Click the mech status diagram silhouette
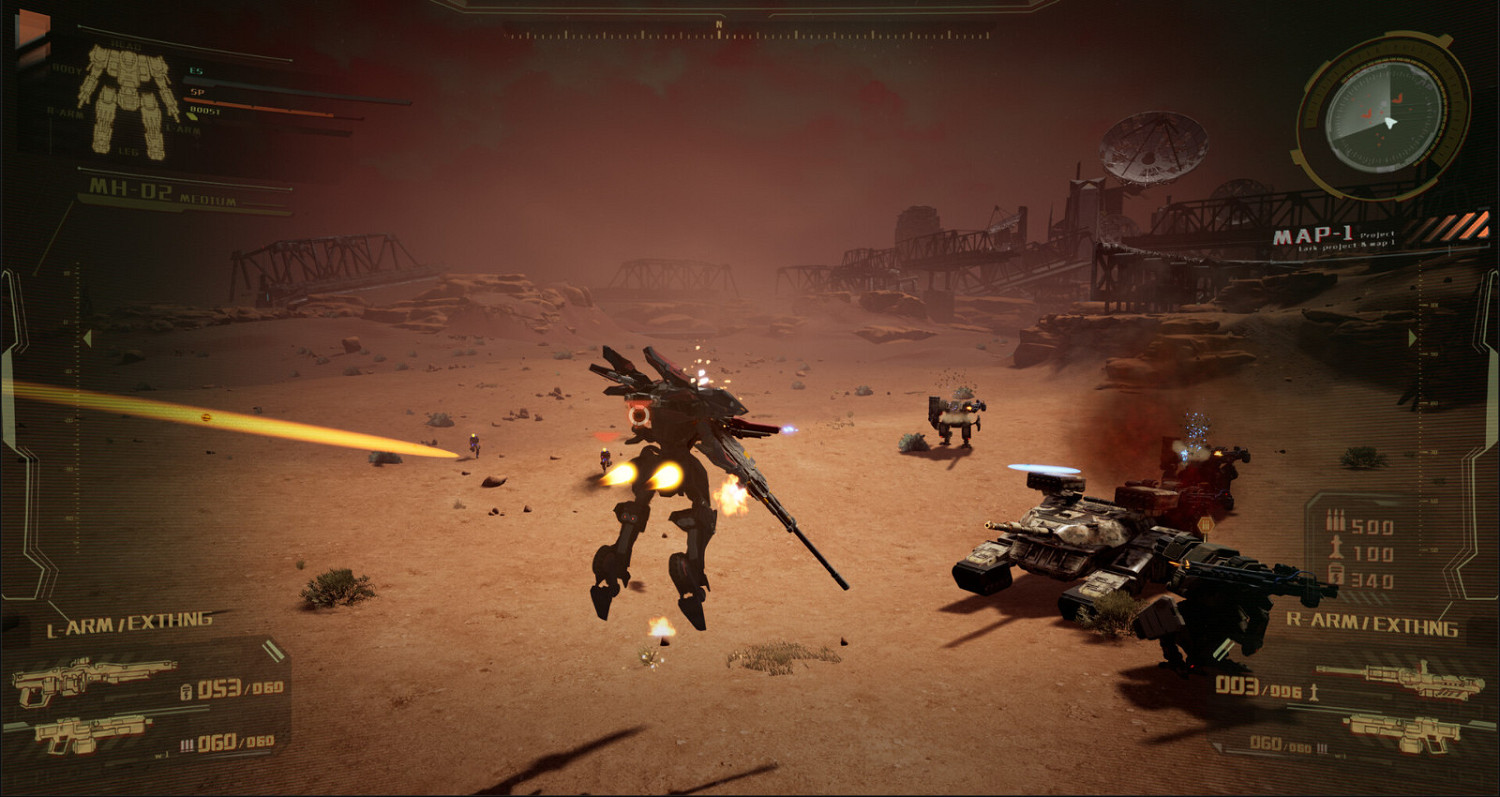The width and height of the screenshot is (1500, 797). click(x=129, y=98)
